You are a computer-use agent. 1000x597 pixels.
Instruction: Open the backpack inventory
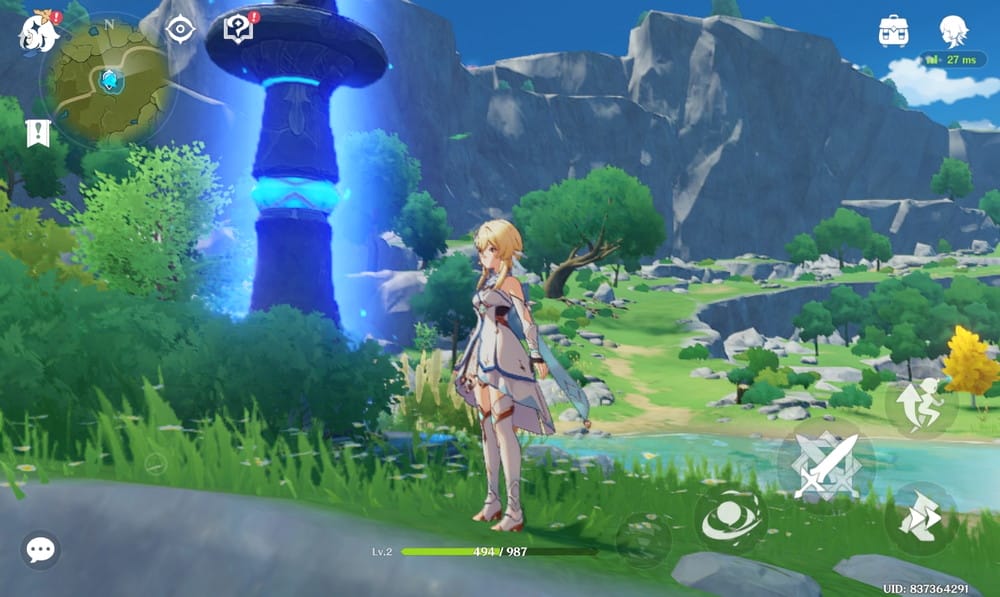coord(893,31)
